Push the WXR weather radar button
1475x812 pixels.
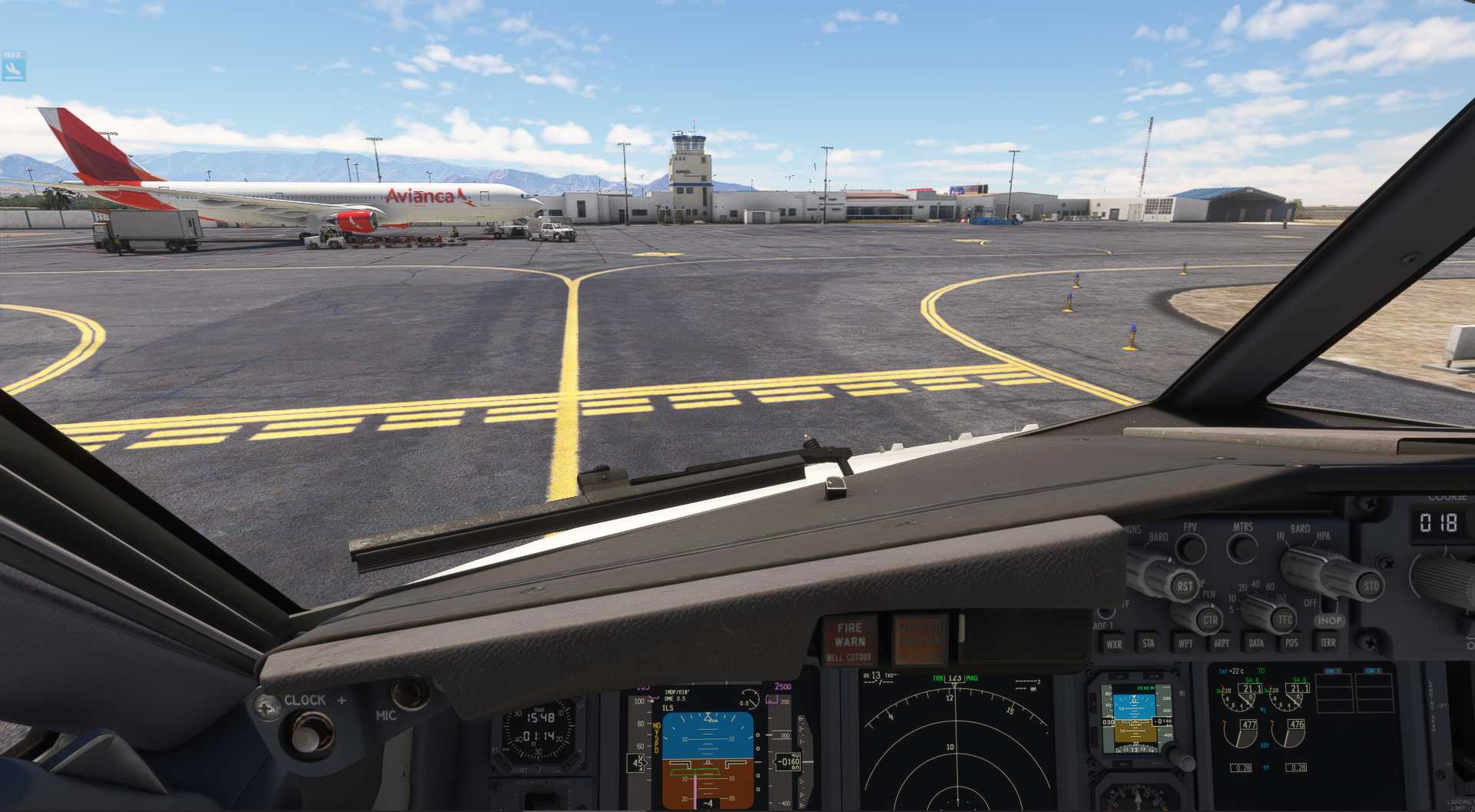click(1114, 645)
